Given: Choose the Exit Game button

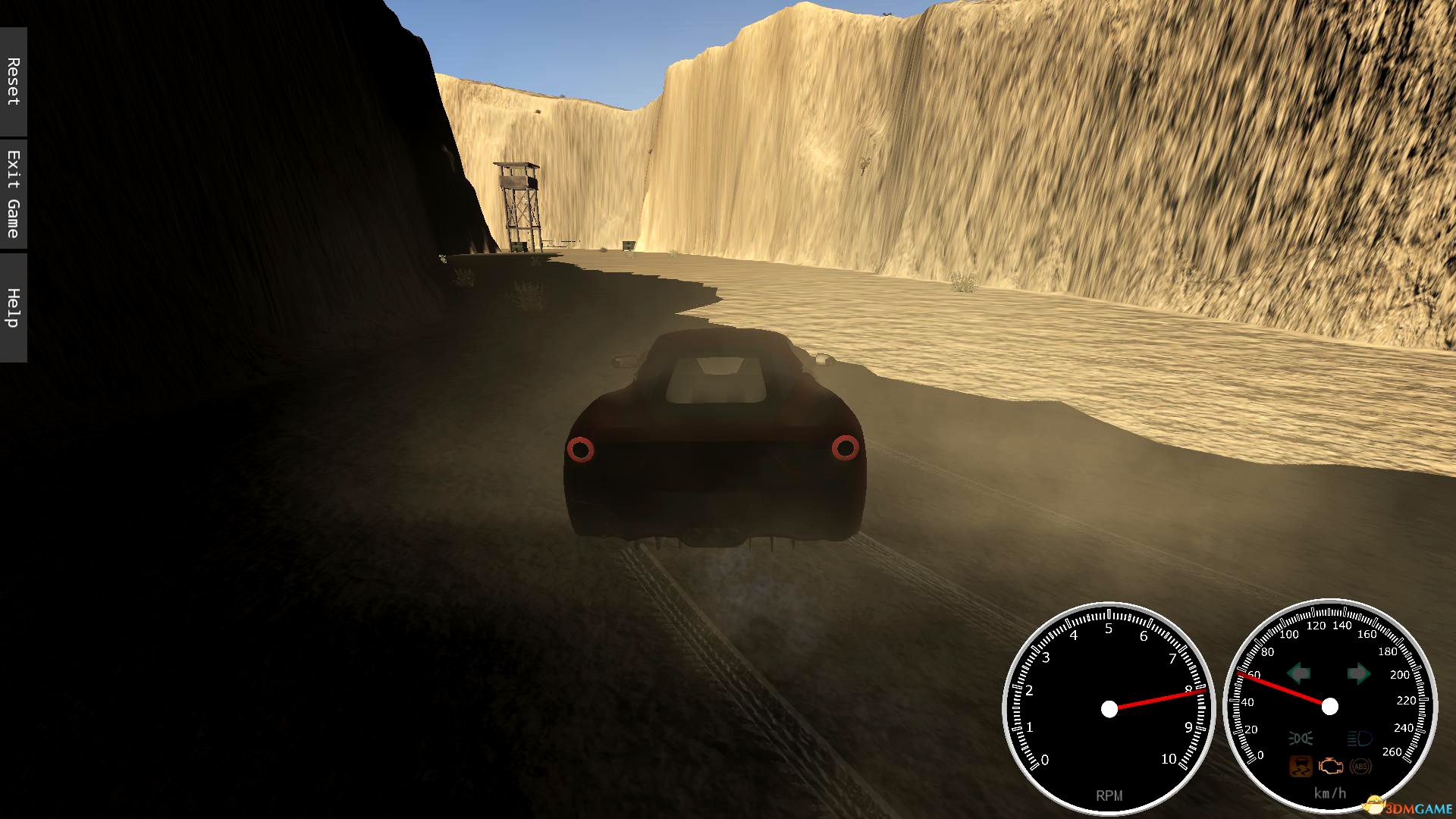Looking at the screenshot, I should coord(13,194).
